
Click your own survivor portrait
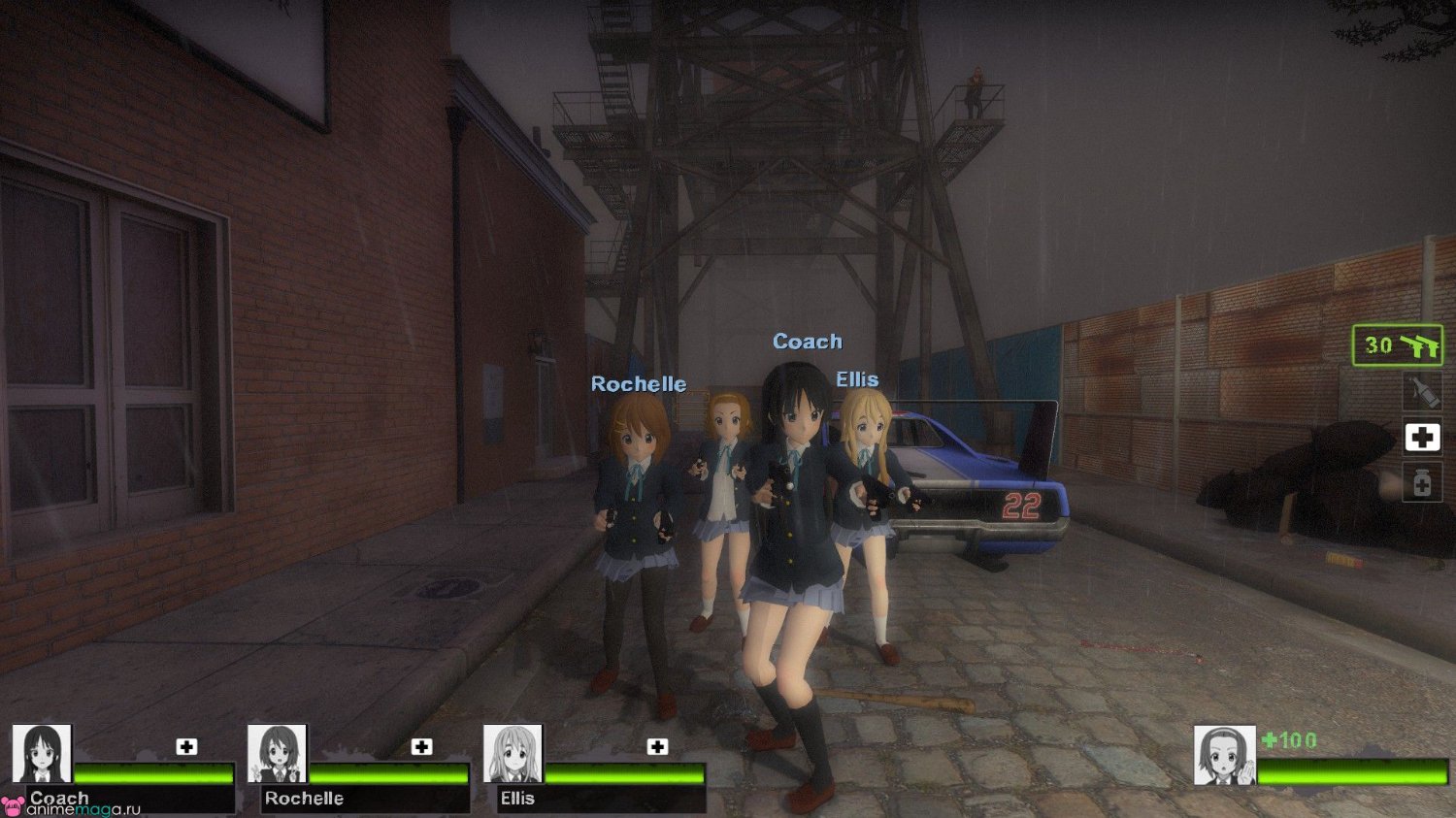coord(1224,755)
